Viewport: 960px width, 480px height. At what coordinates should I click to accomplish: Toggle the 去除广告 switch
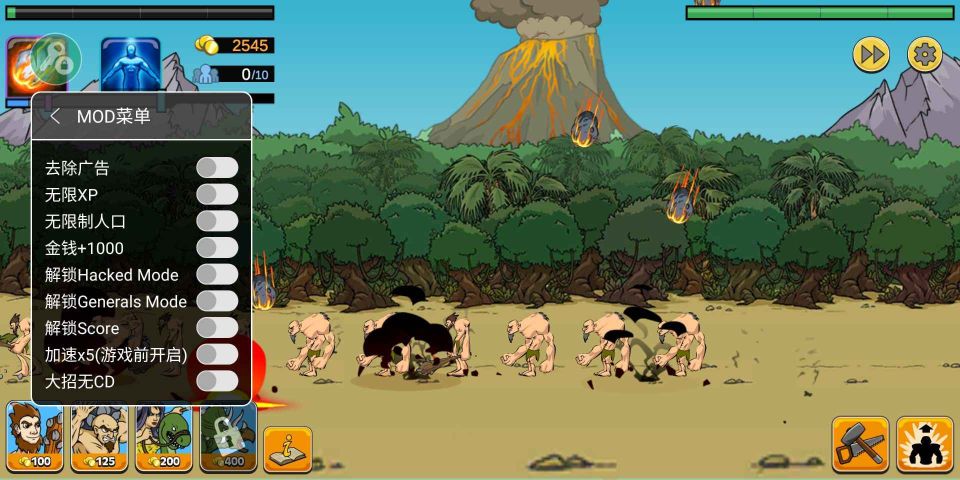217,167
